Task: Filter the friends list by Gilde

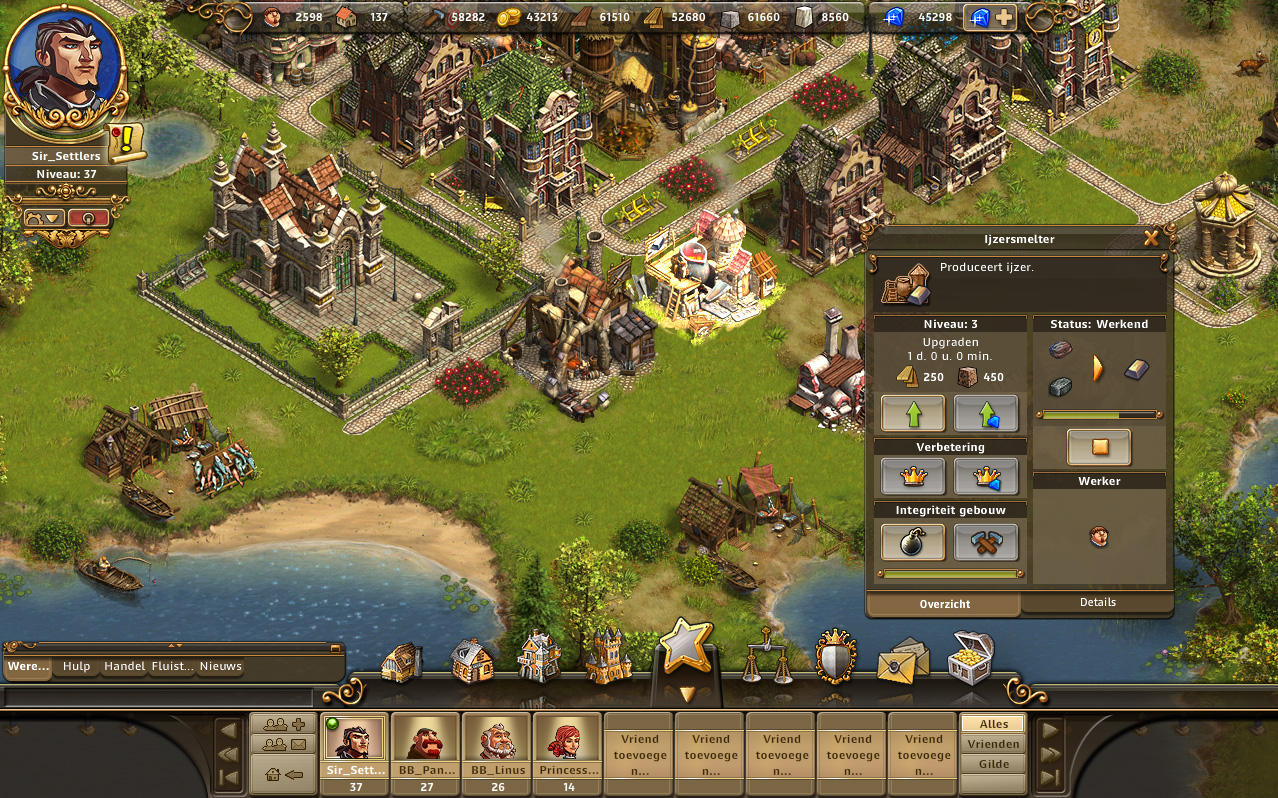Action: [993, 764]
